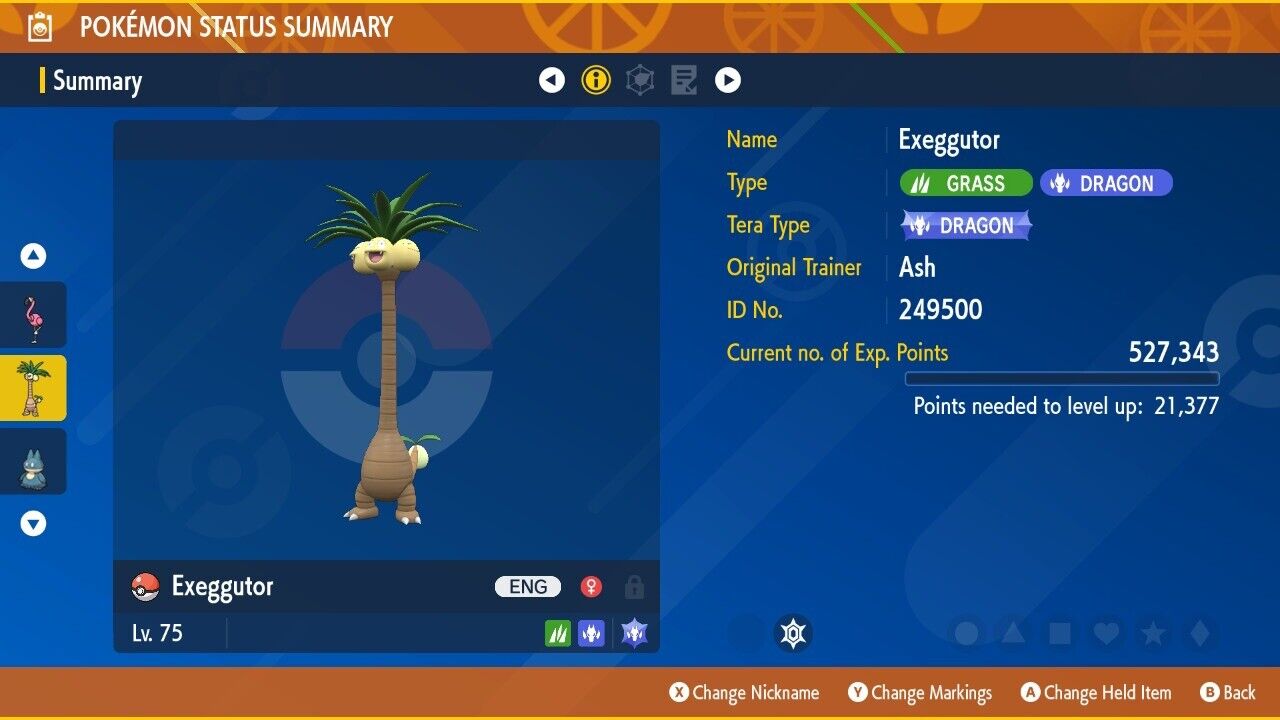1280x720 pixels.
Task: Select the info summary tab icon
Action: [596, 80]
